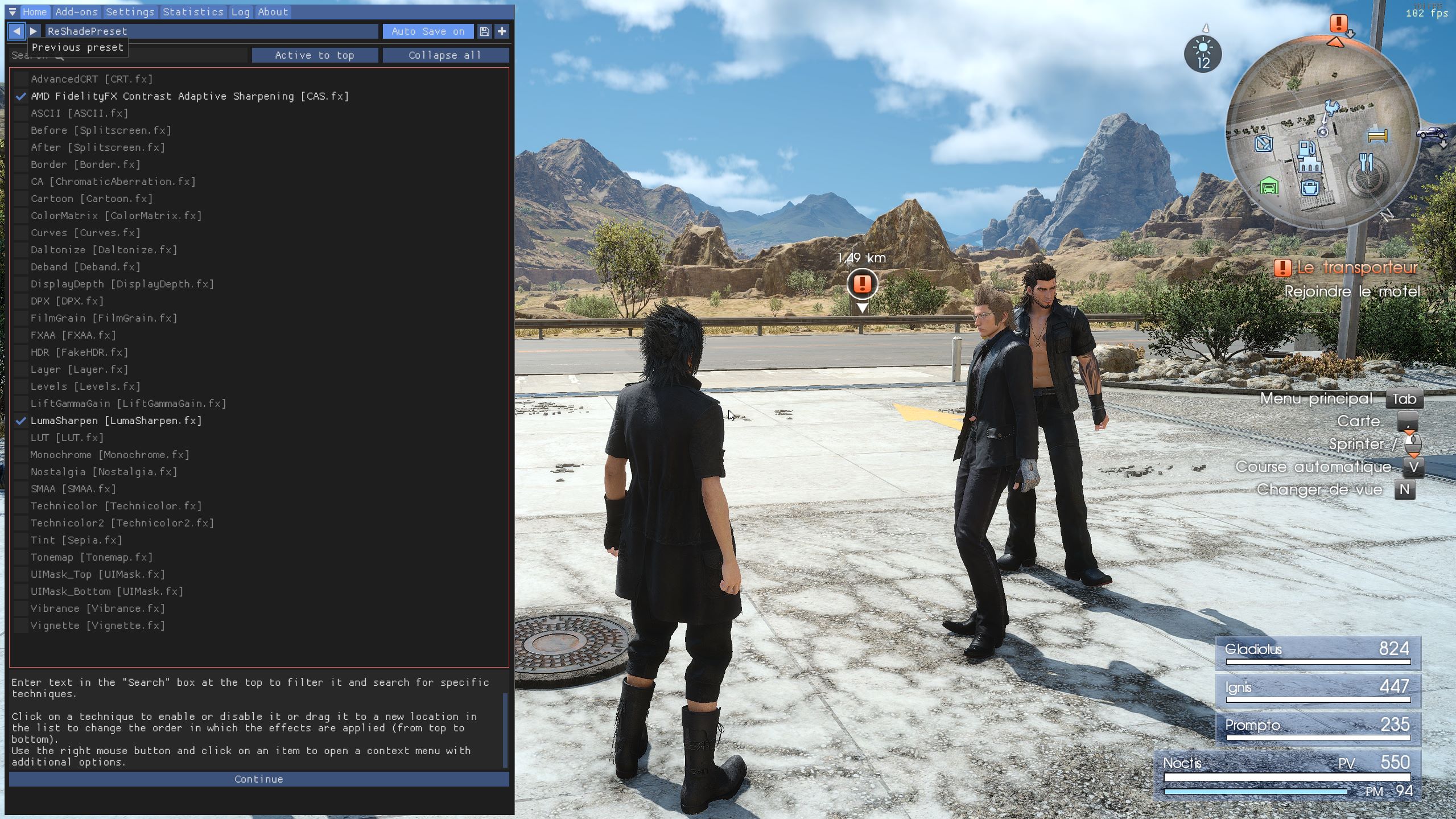Disable the AMD FidelityFX CAS effect
This screenshot has width=1456, height=819.
[x=21, y=96]
